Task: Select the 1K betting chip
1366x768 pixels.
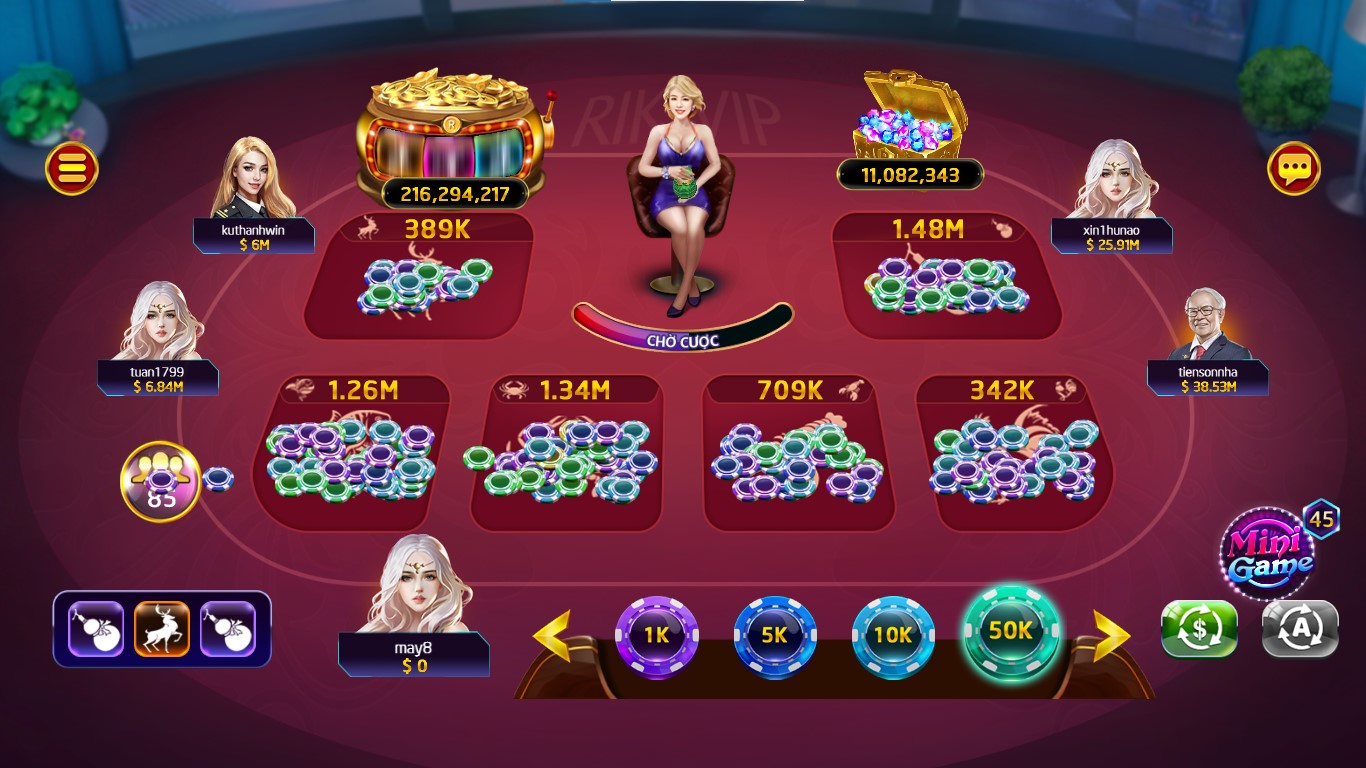Action: (657, 634)
